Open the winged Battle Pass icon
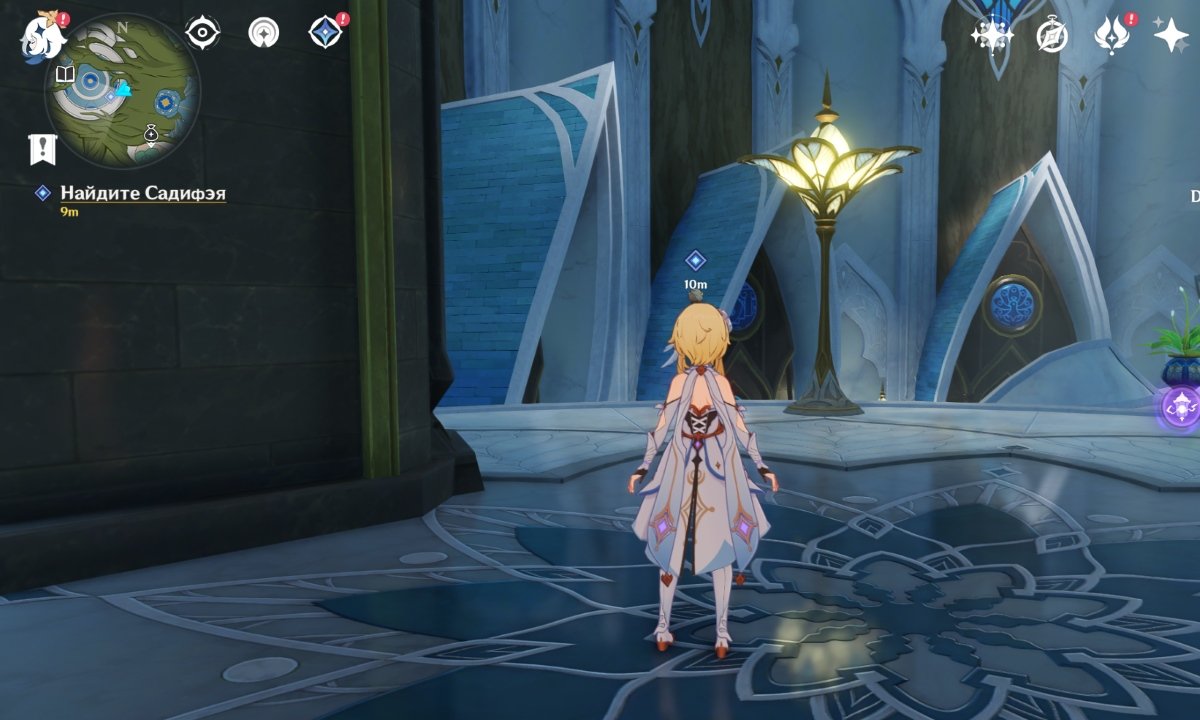 (1111, 36)
